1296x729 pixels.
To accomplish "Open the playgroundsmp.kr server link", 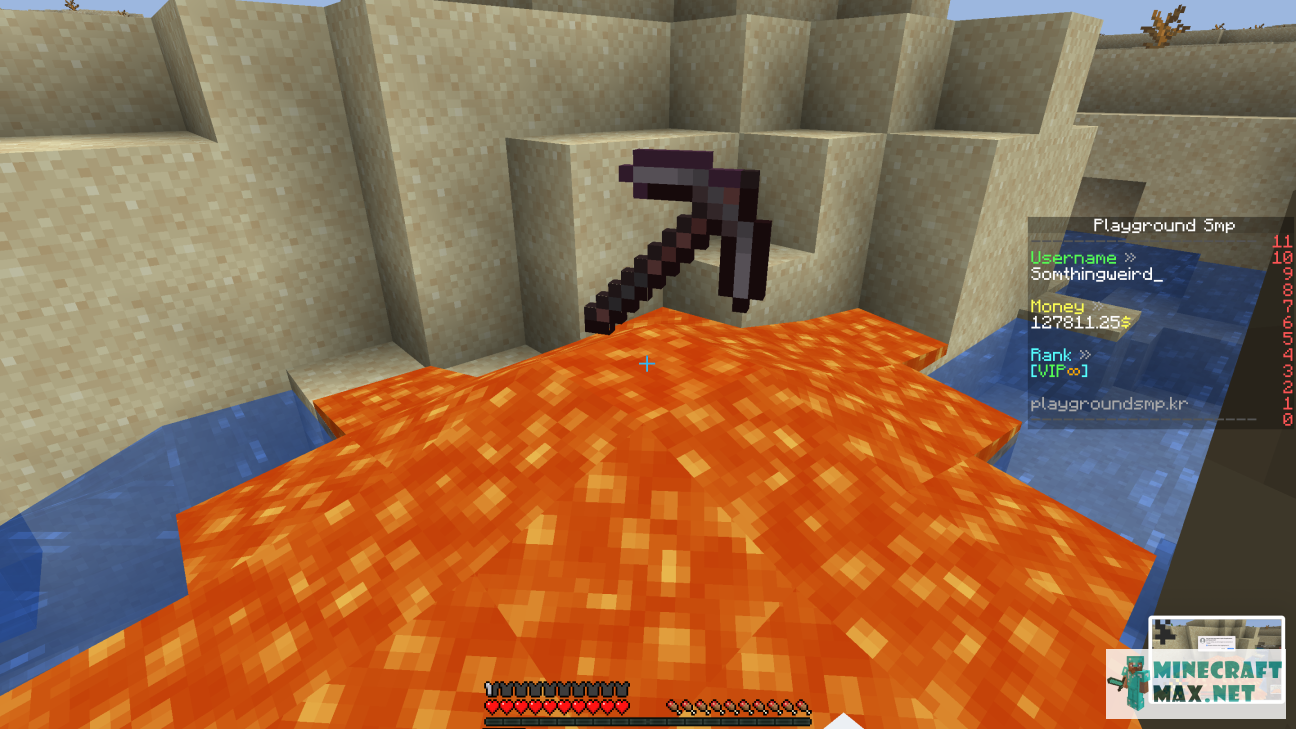I will pyautogui.click(x=1108, y=403).
